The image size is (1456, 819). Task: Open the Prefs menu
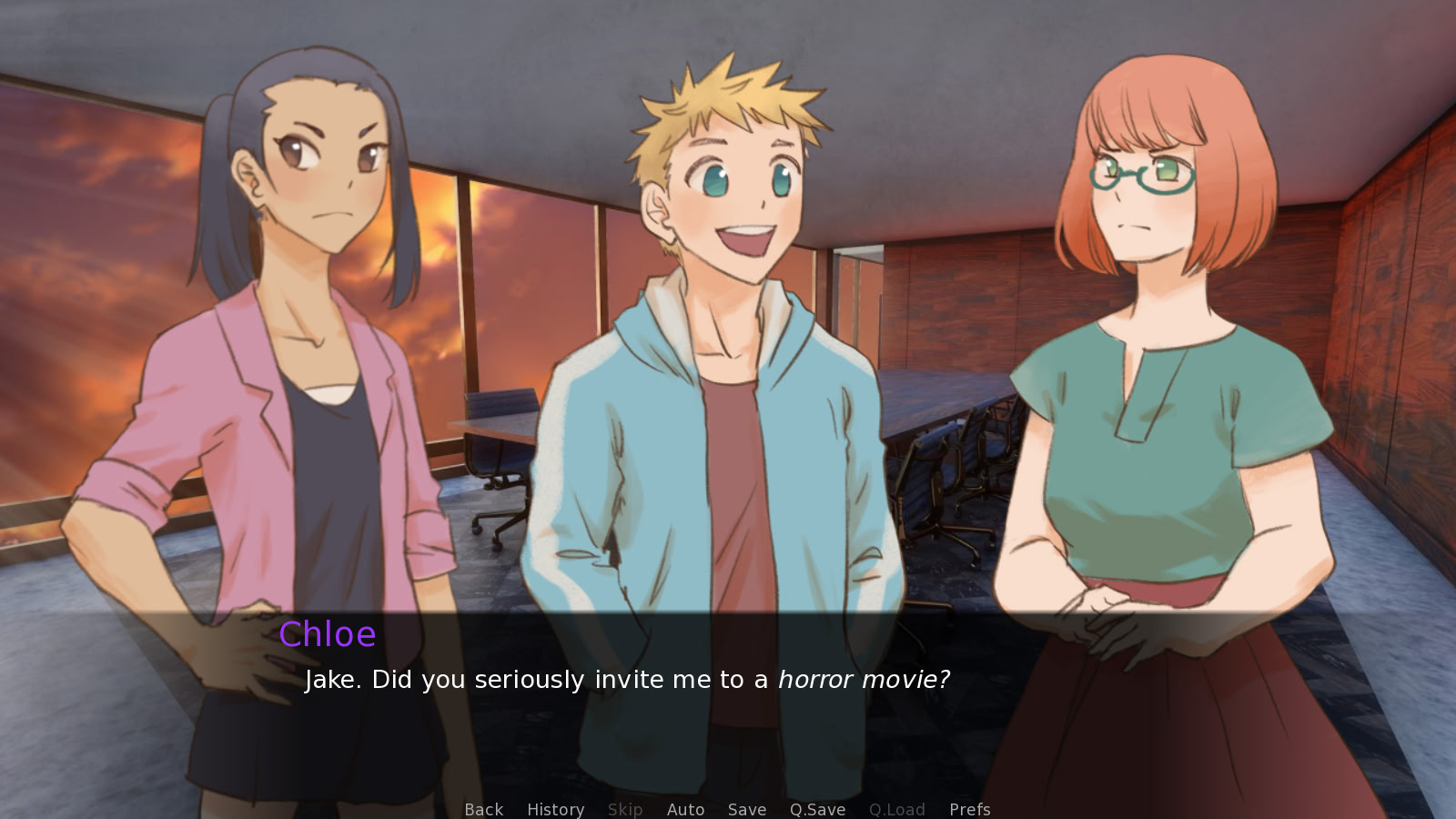pos(969,809)
